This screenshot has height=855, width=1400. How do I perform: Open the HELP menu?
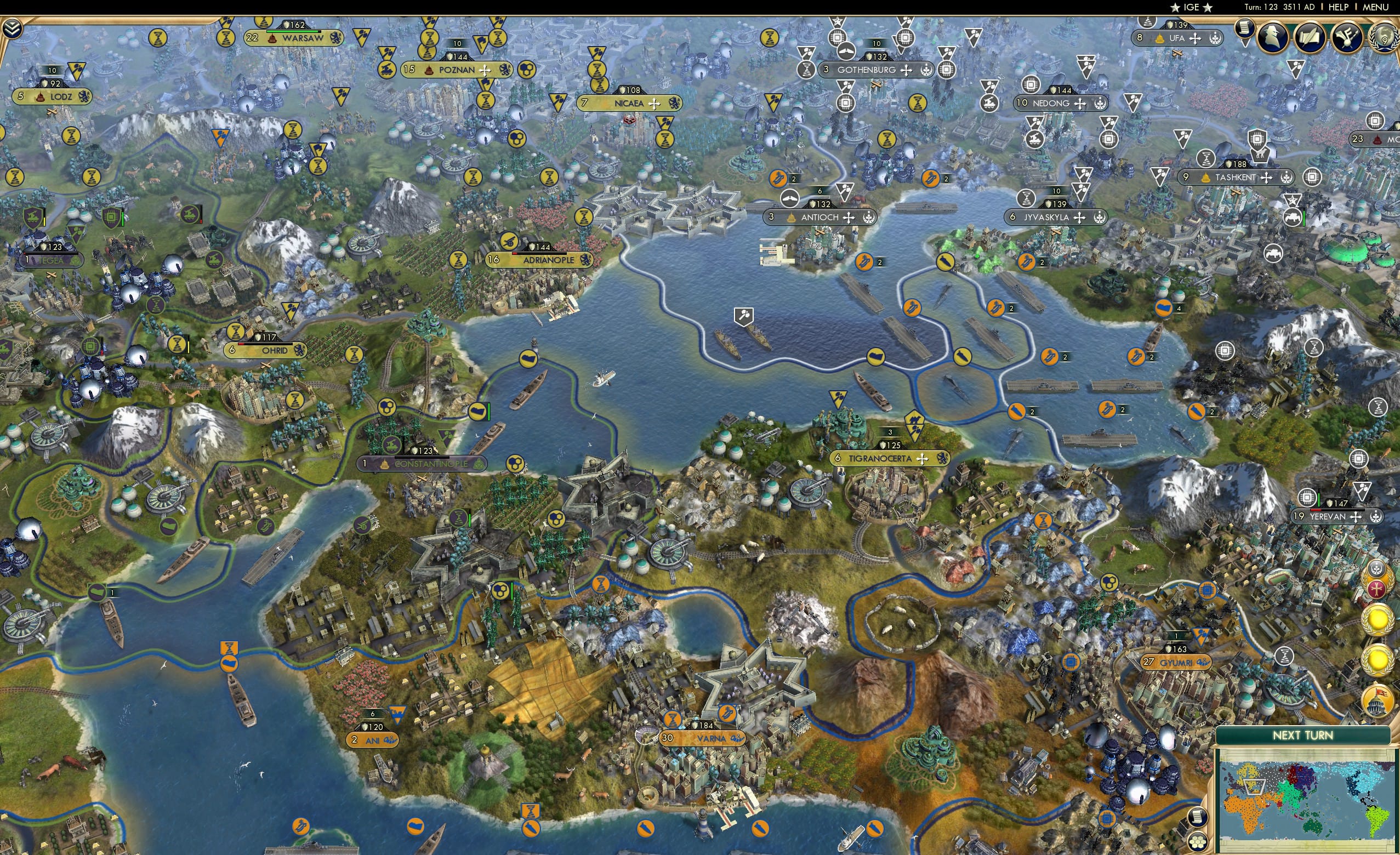coord(1339,7)
